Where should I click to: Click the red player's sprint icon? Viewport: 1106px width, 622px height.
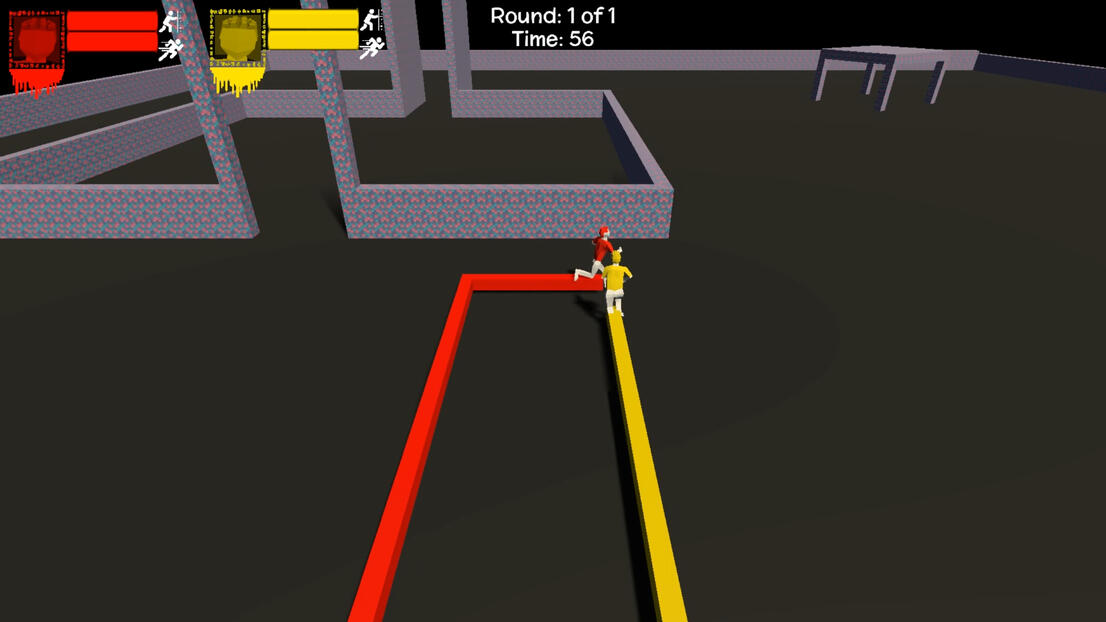coord(171,48)
